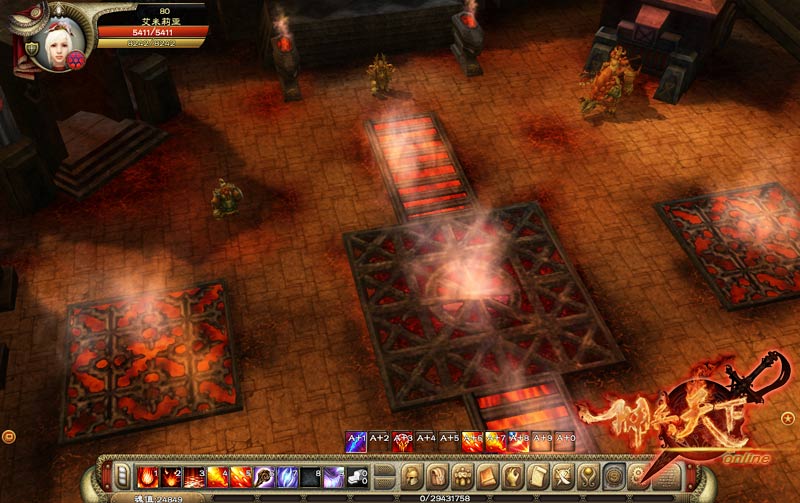Click the small orange round button at left edge
This screenshot has width=800, height=503.
click(x=8, y=436)
